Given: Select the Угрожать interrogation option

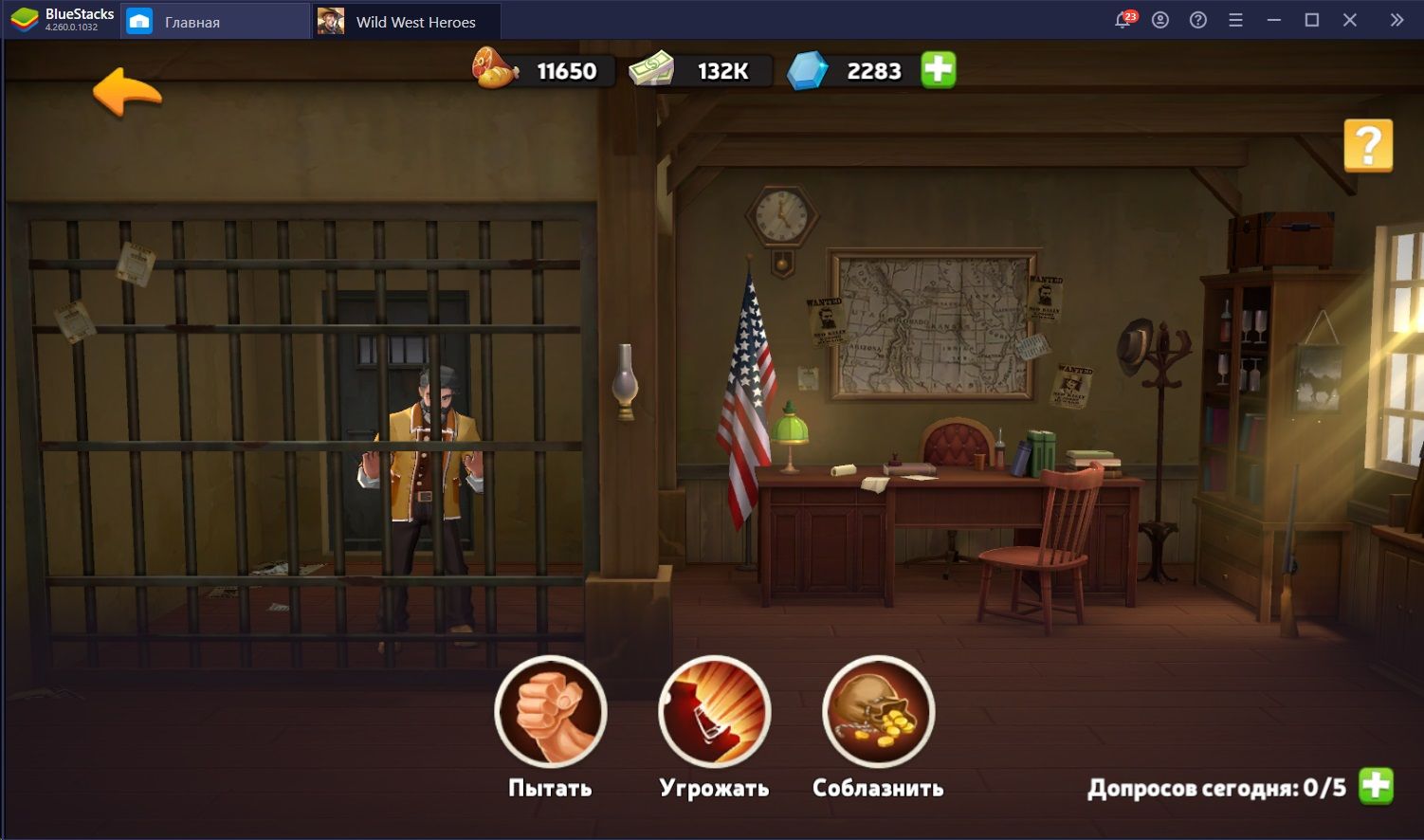Looking at the screenshot, I should pos(715,712).
